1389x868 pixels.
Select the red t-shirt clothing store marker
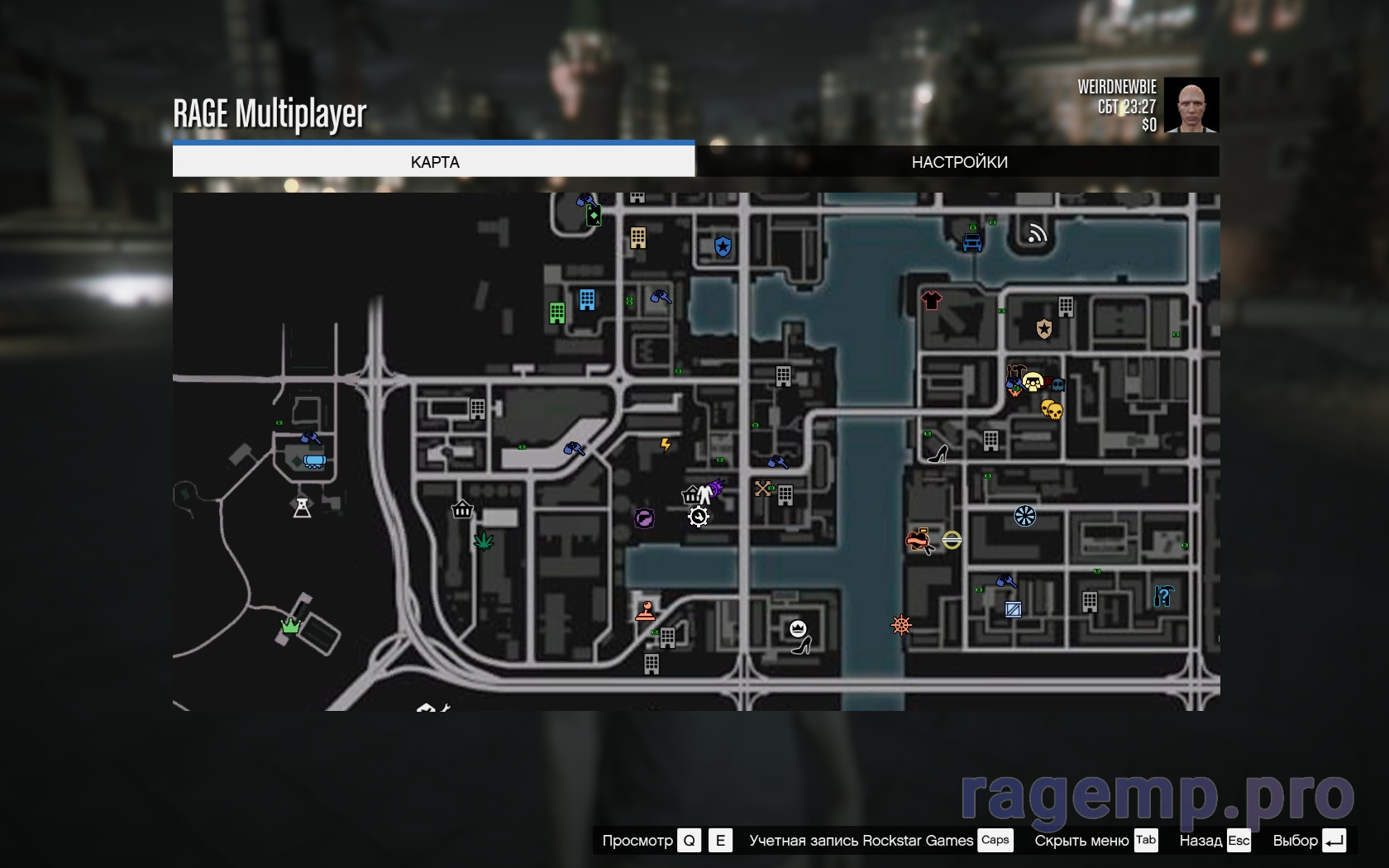click(932, 299)
